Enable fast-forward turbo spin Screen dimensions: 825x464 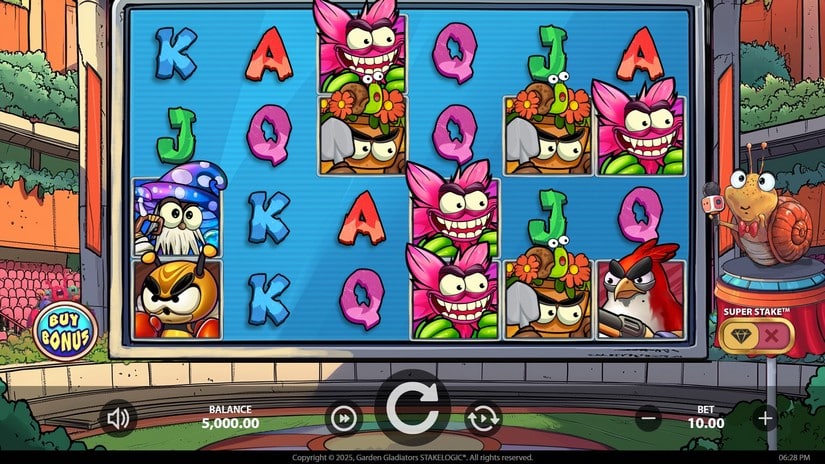pos(343,417)
